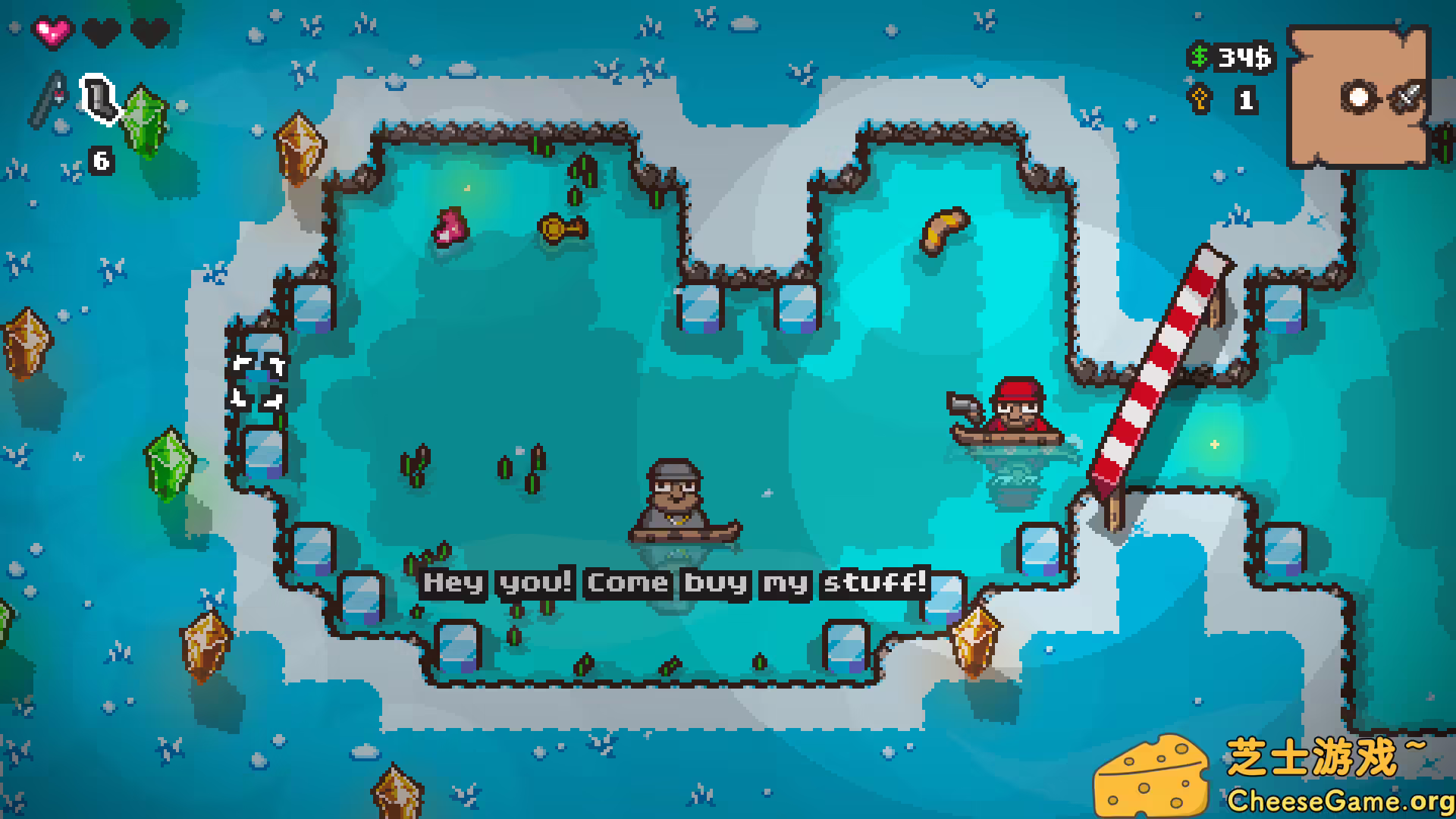Select the money counter showing 34$
Screen dimensions: 1456x819
coord(1244,56)
